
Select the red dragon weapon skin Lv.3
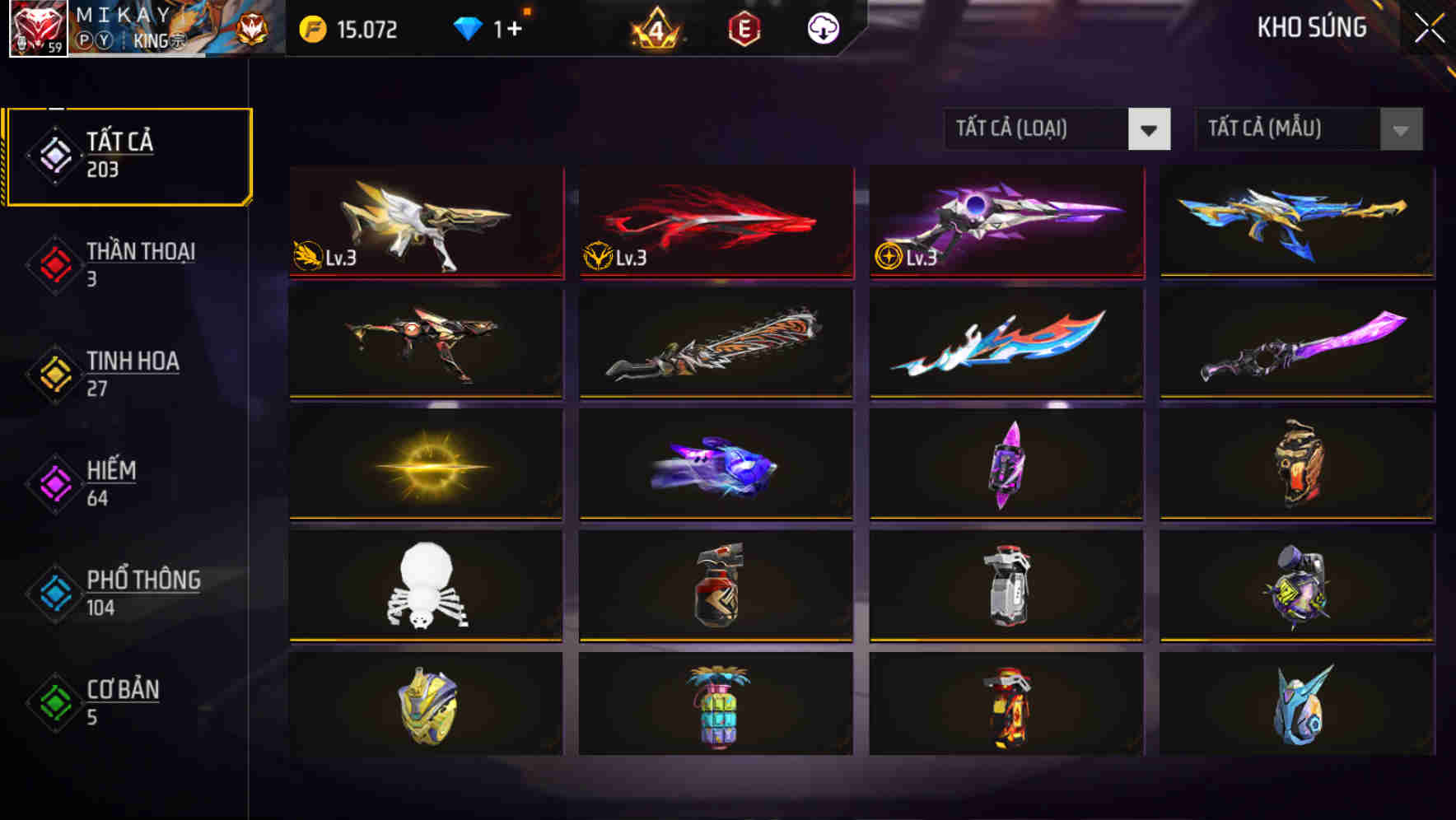pos(715,222)
